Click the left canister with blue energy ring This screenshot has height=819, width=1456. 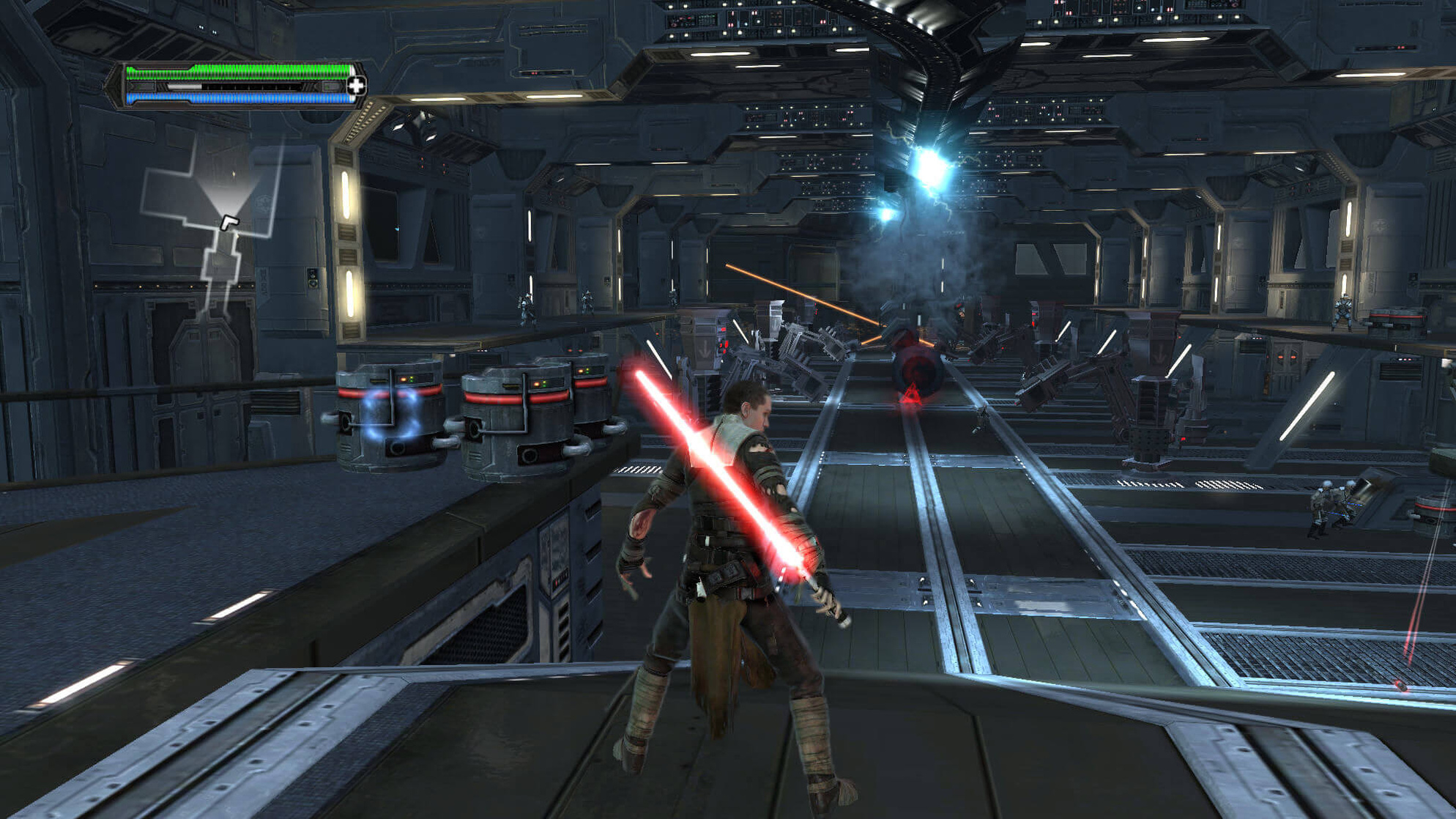(x=388, y=418)
